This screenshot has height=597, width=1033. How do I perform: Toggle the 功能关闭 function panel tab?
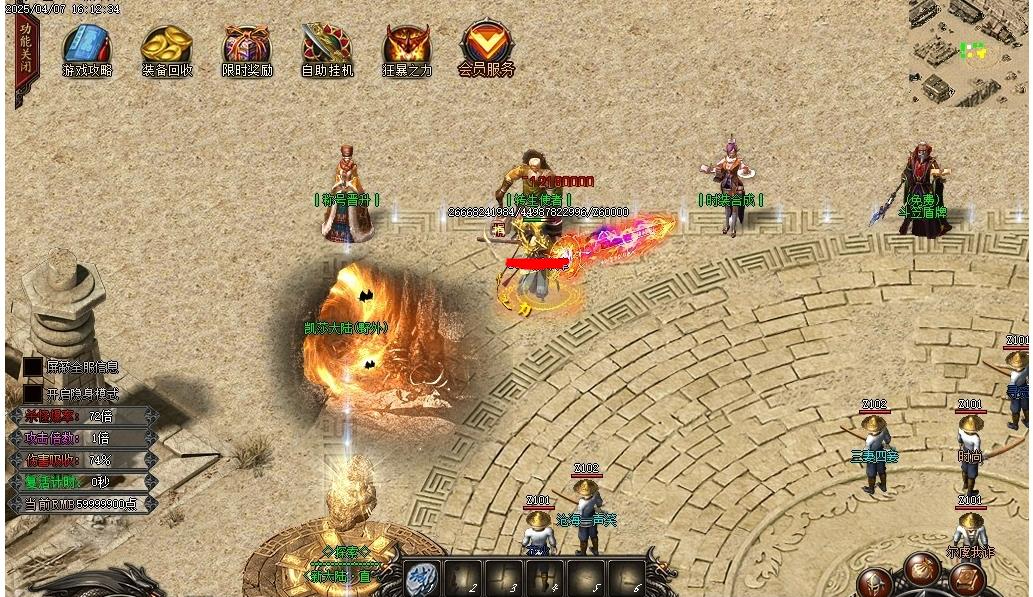click(x=24, y=46)
